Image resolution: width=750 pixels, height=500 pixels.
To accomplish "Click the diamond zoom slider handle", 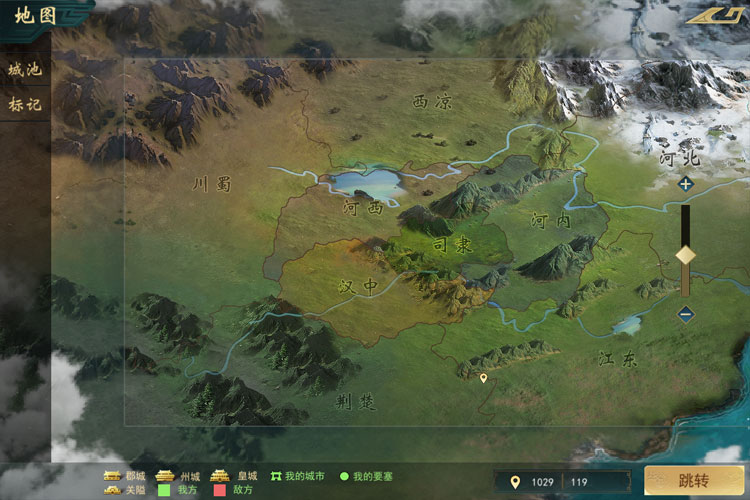I will click(685, 254).
